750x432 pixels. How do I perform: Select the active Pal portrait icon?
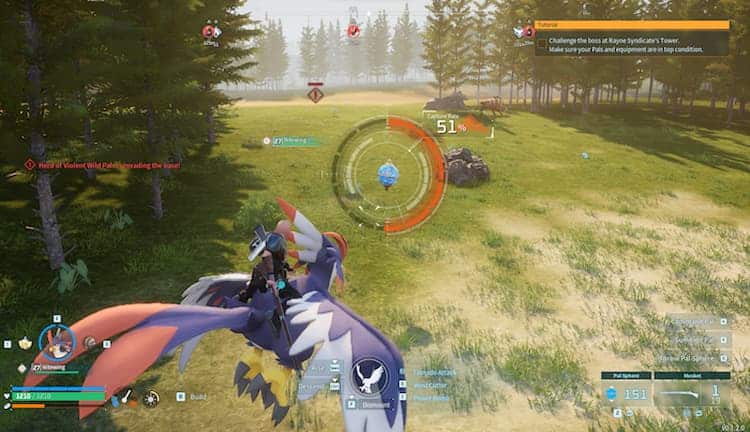57,342
